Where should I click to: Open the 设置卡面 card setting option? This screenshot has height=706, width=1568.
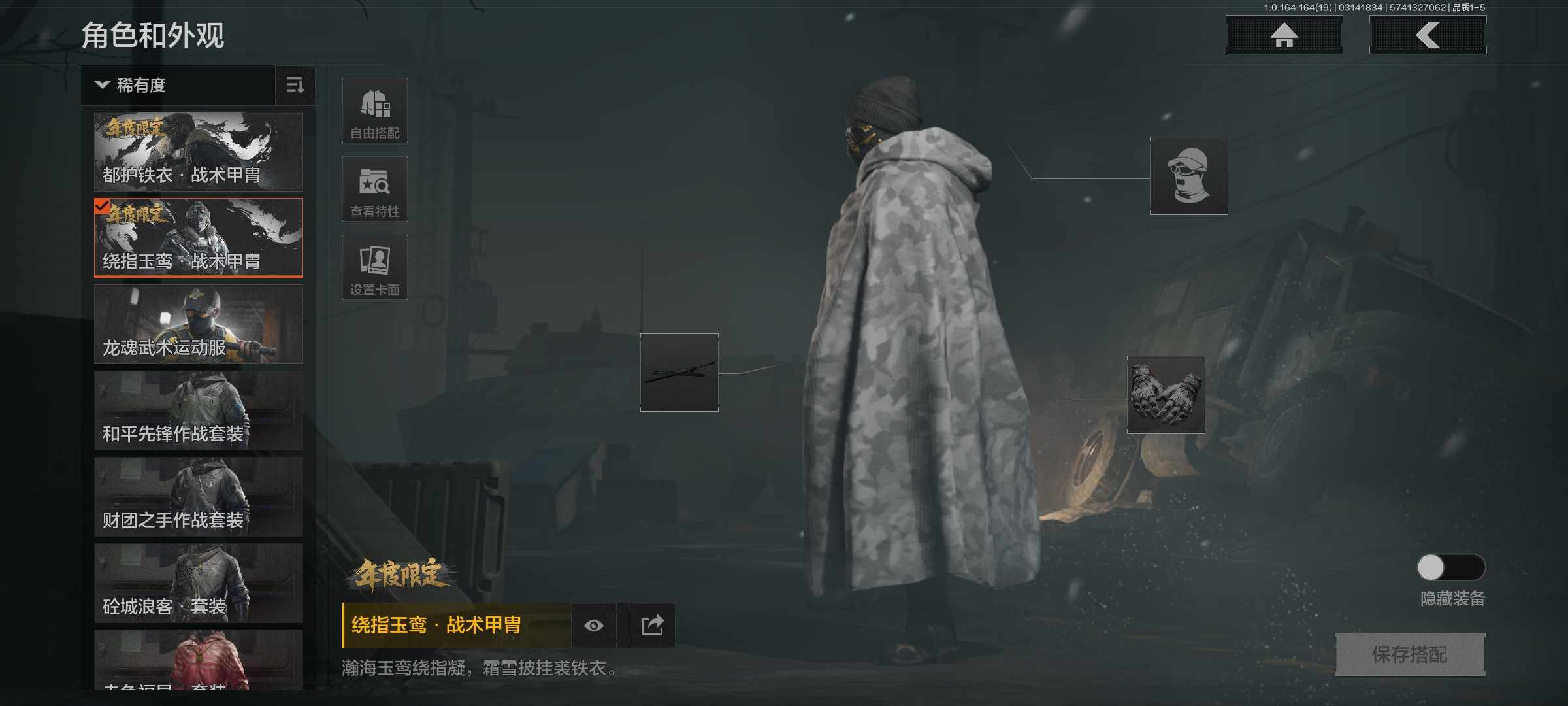click(374, 267)
